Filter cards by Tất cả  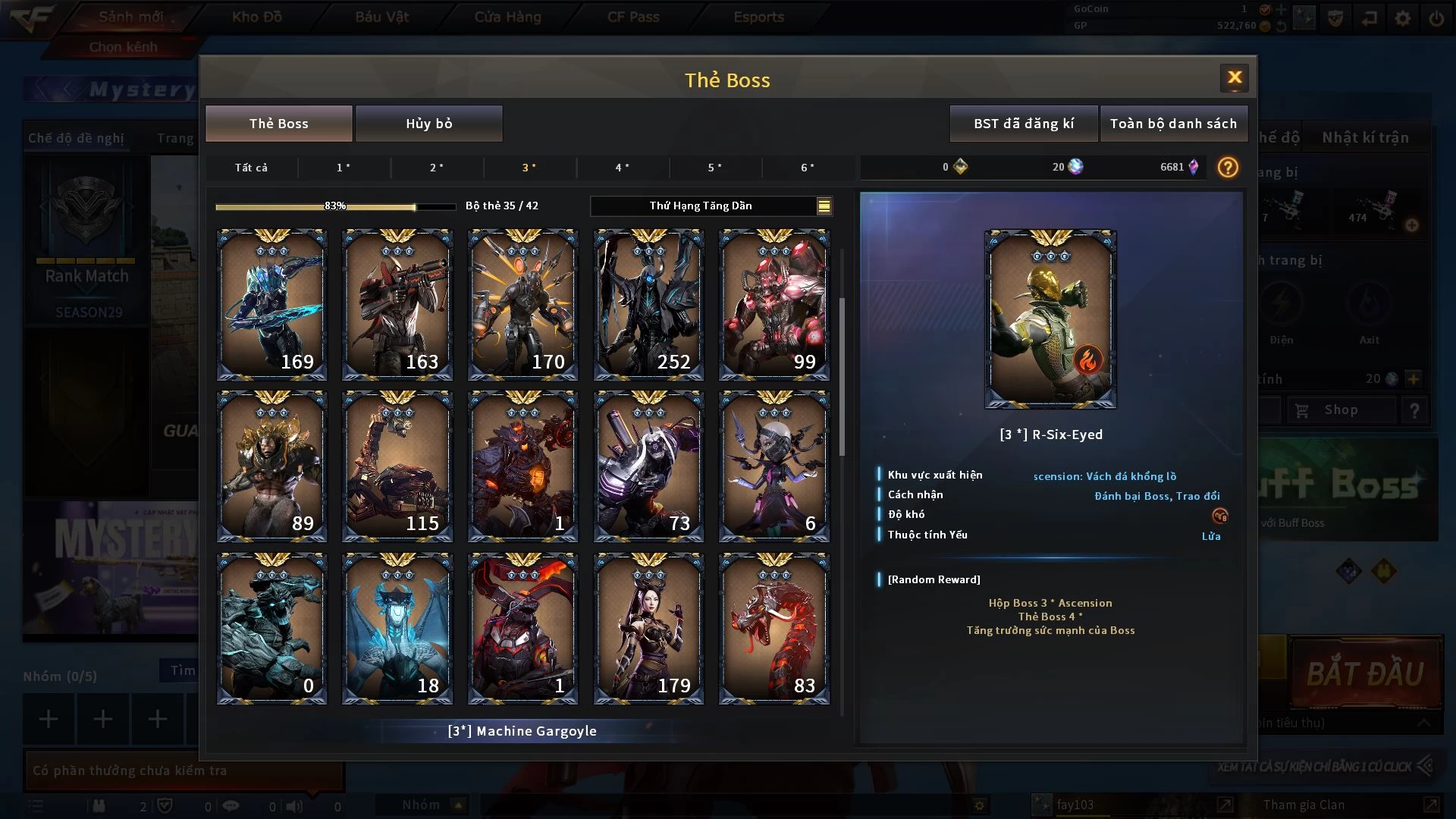pos(251,168)
